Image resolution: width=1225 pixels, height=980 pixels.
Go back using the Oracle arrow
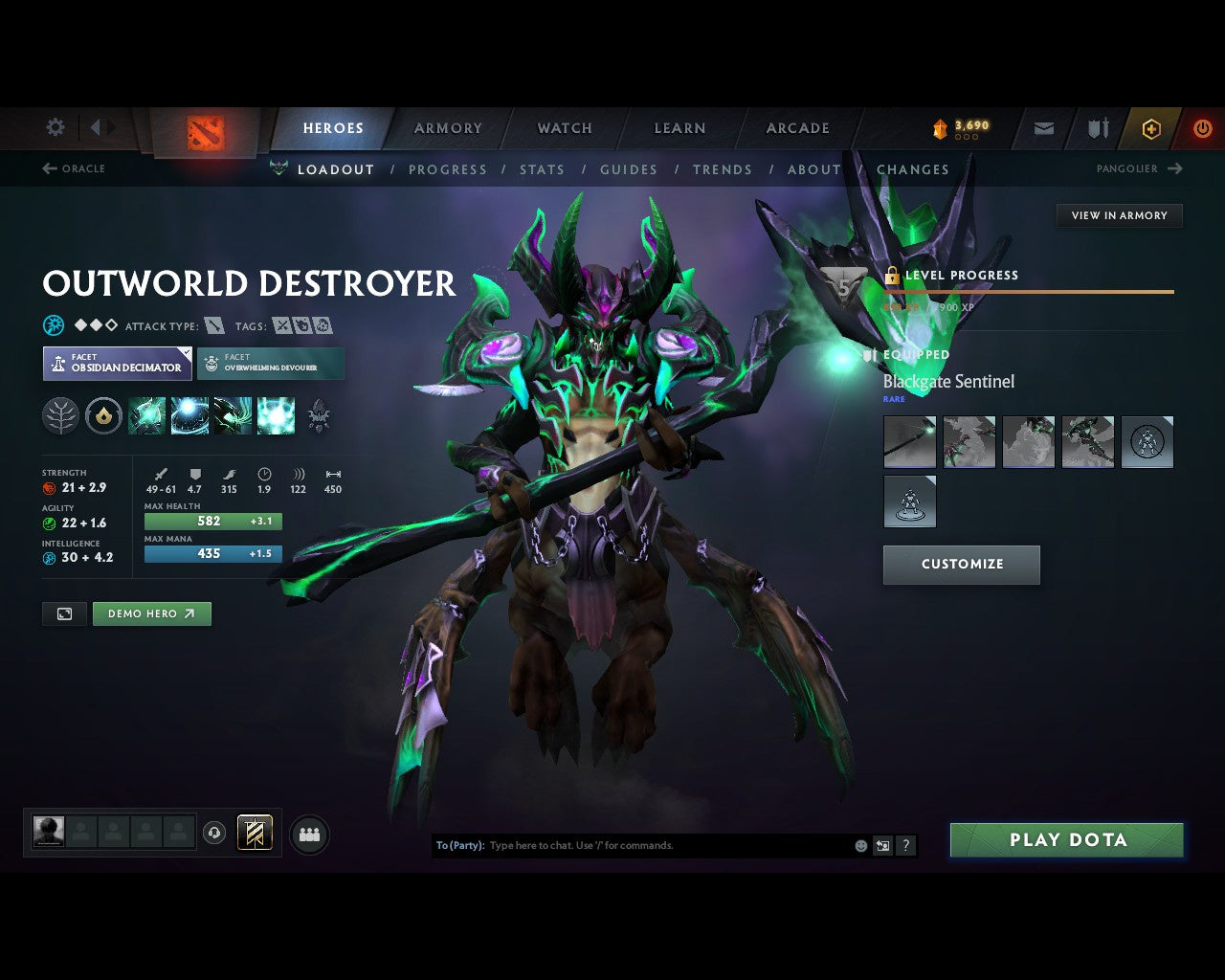49,168
